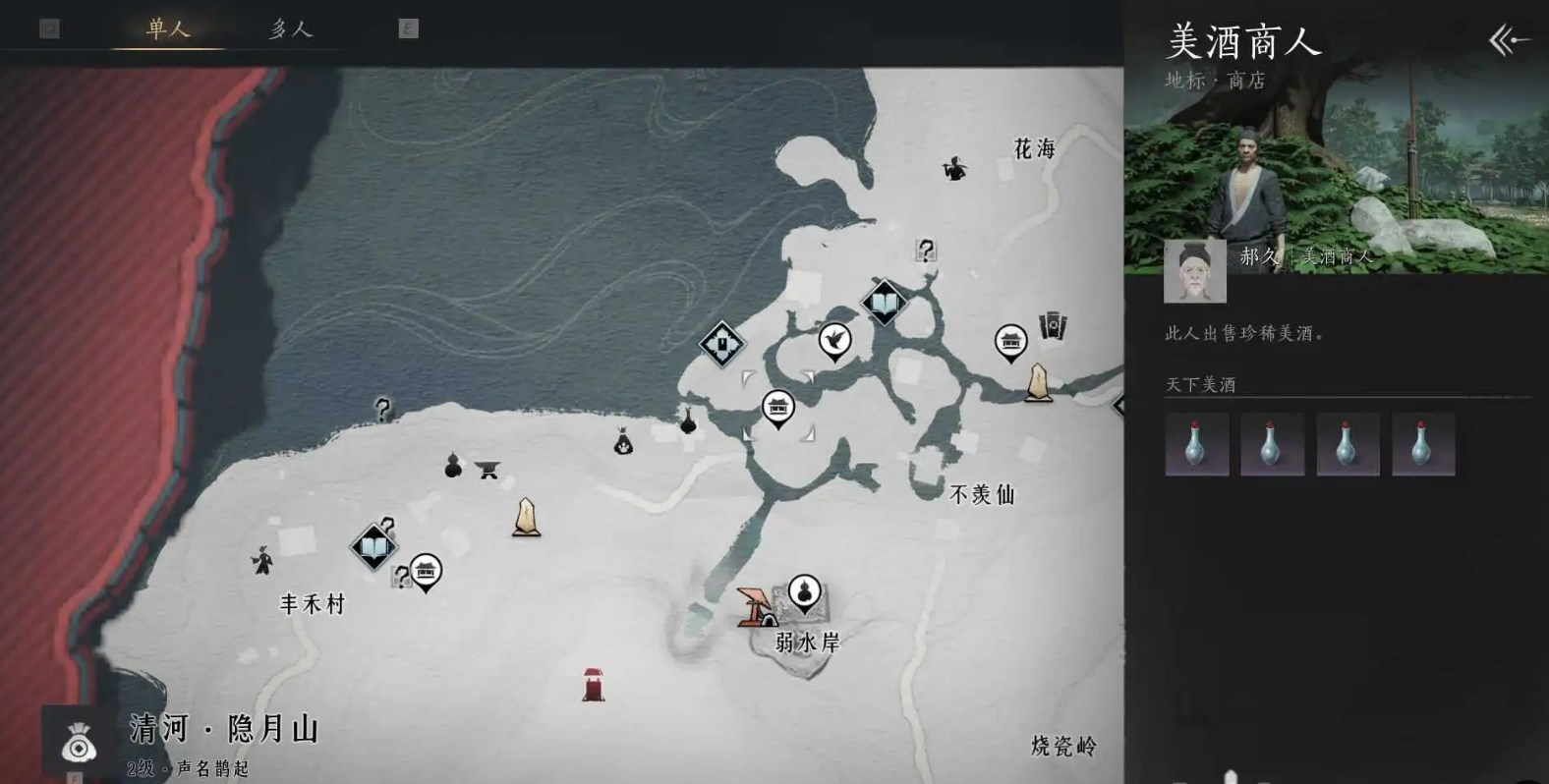Select the question mark marker on the shoreline
The height and width of the screenshot is (784, 1549).
(x=383, y=409)
